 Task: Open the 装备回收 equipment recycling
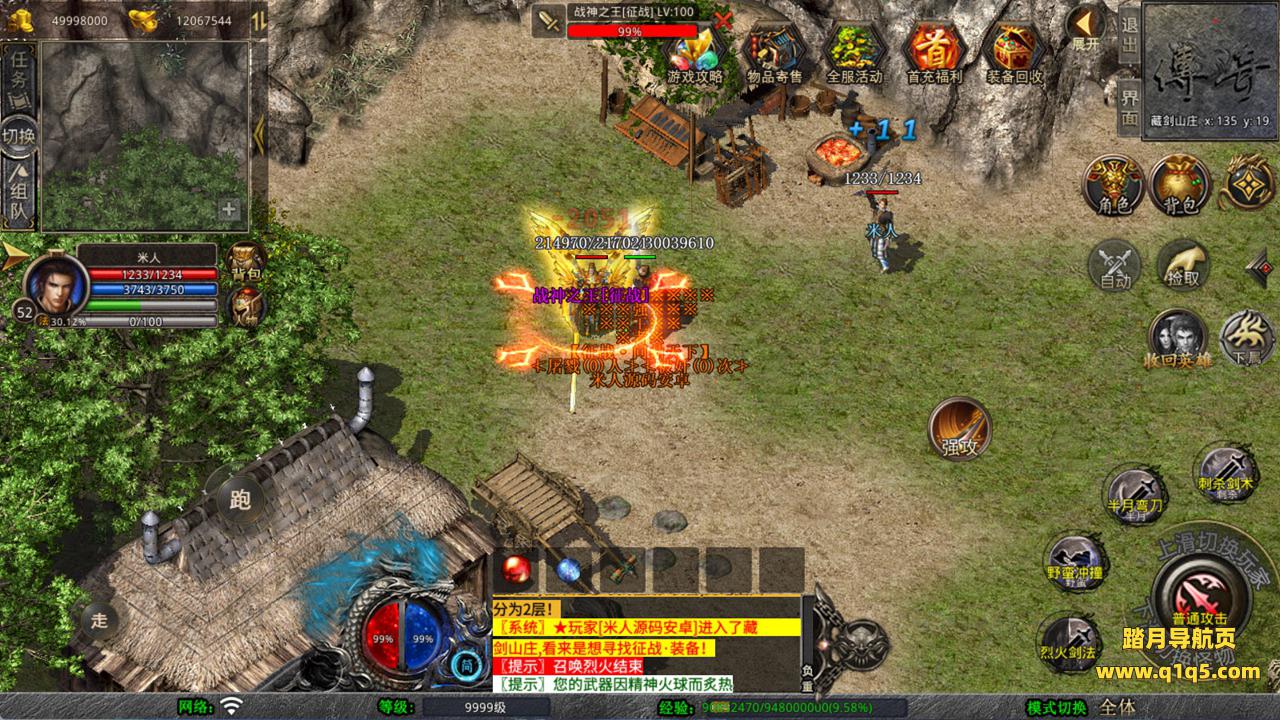tap(1014, 52)
